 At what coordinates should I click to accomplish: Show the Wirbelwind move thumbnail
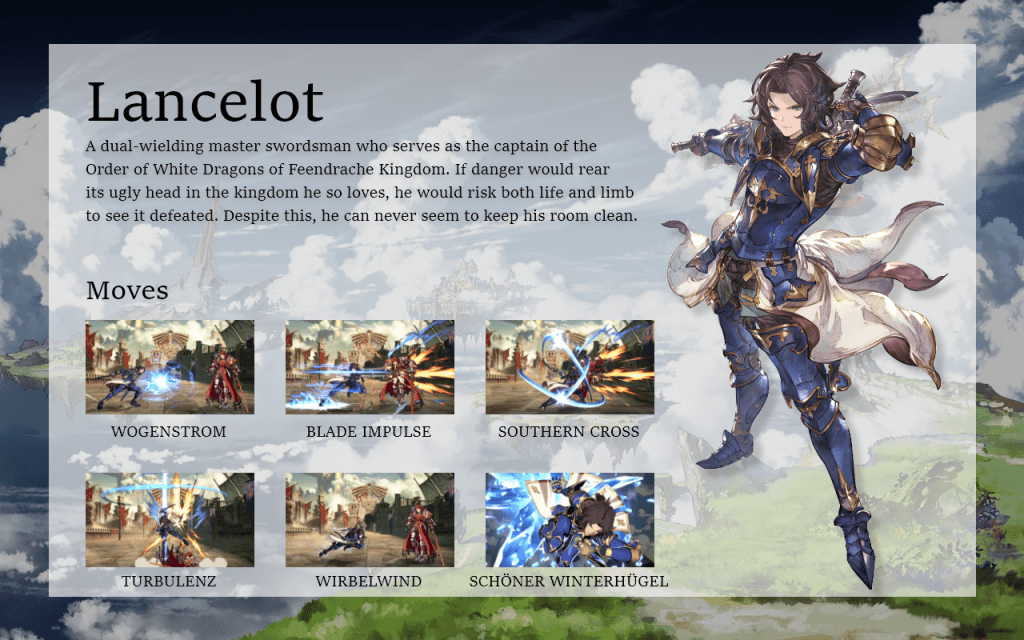pyautogui.click(x=369, y=520)
